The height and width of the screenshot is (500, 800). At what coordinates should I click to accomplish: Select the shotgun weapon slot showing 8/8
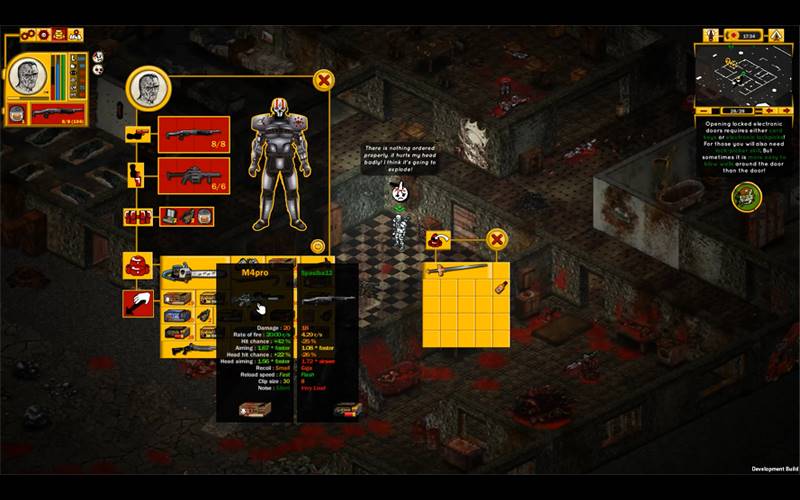(193, 134)
